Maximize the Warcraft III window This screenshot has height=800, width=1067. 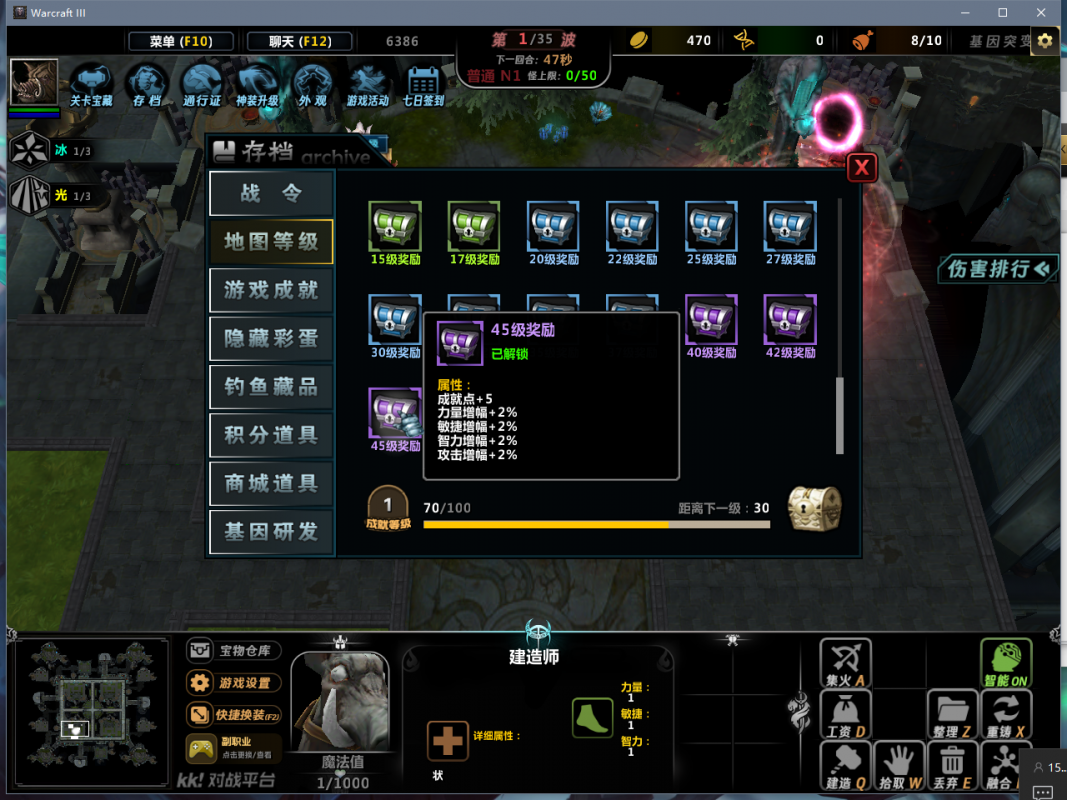[x=1002, y=13]
